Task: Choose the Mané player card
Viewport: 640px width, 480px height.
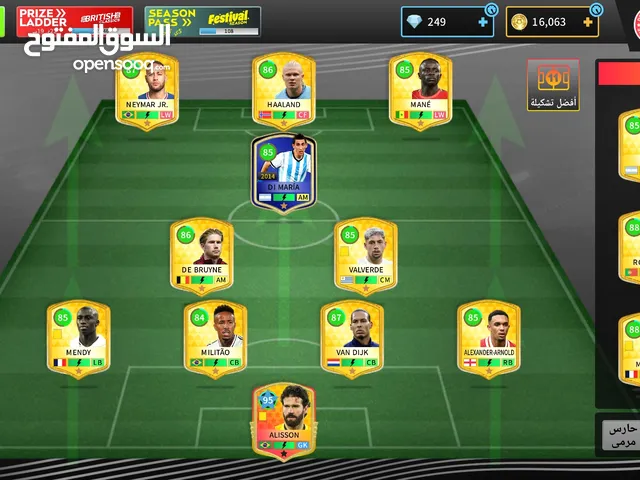Action: click(421, 90)
